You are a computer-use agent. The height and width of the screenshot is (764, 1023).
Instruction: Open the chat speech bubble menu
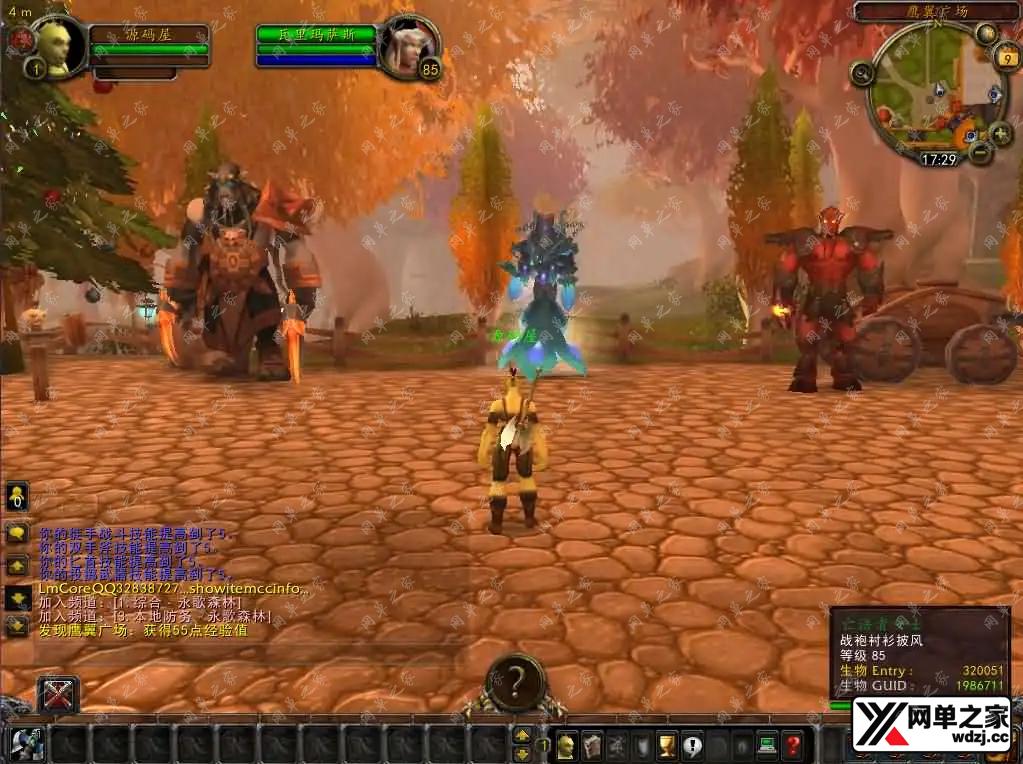[x=17, y=532]
